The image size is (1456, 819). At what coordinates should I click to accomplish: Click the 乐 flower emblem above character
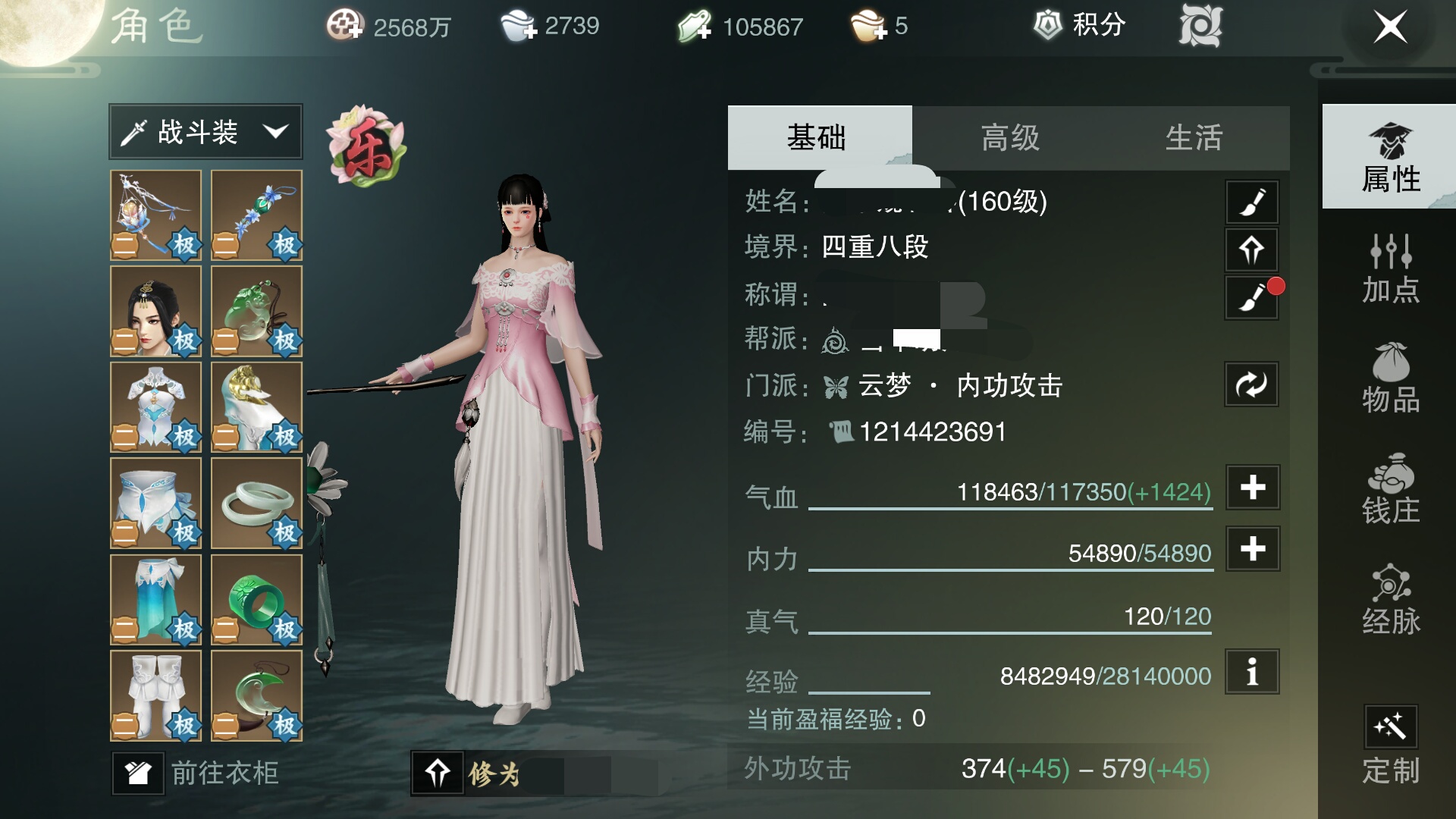pos(366,146)
